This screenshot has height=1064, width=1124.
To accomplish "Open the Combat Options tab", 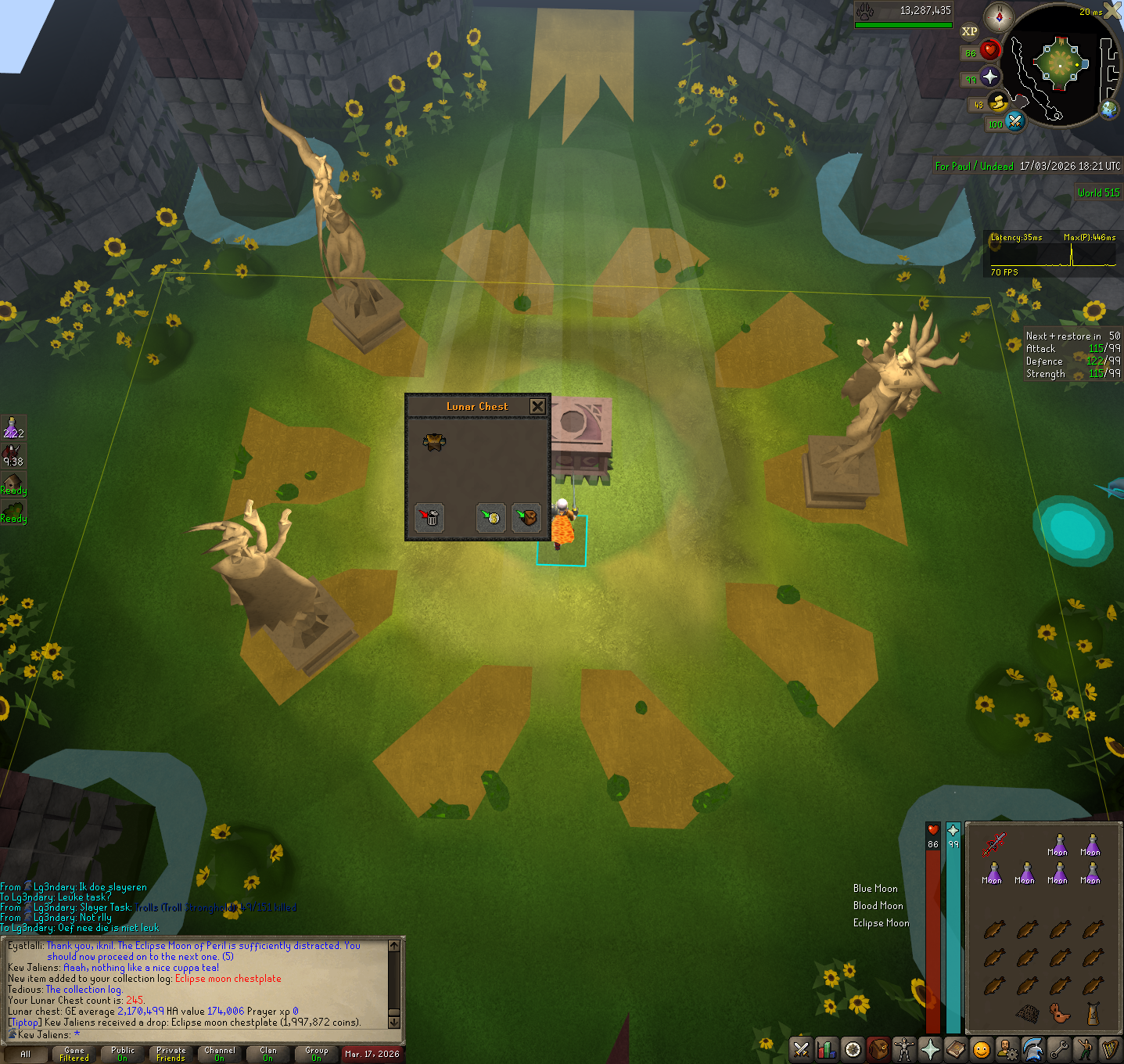I will (801, 1048).
